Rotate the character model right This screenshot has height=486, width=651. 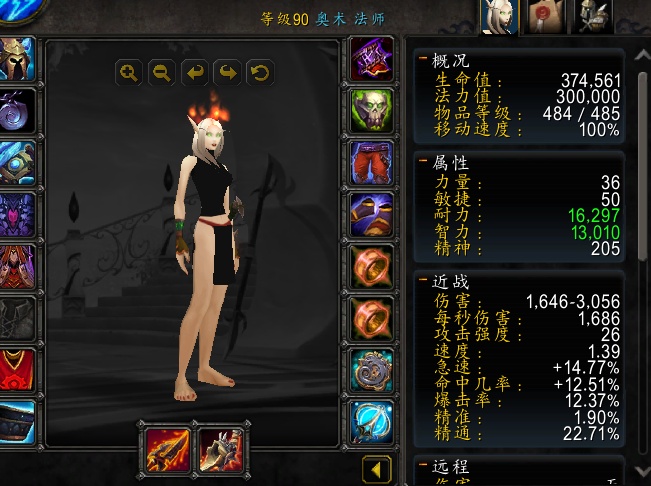tap(227, 72)
